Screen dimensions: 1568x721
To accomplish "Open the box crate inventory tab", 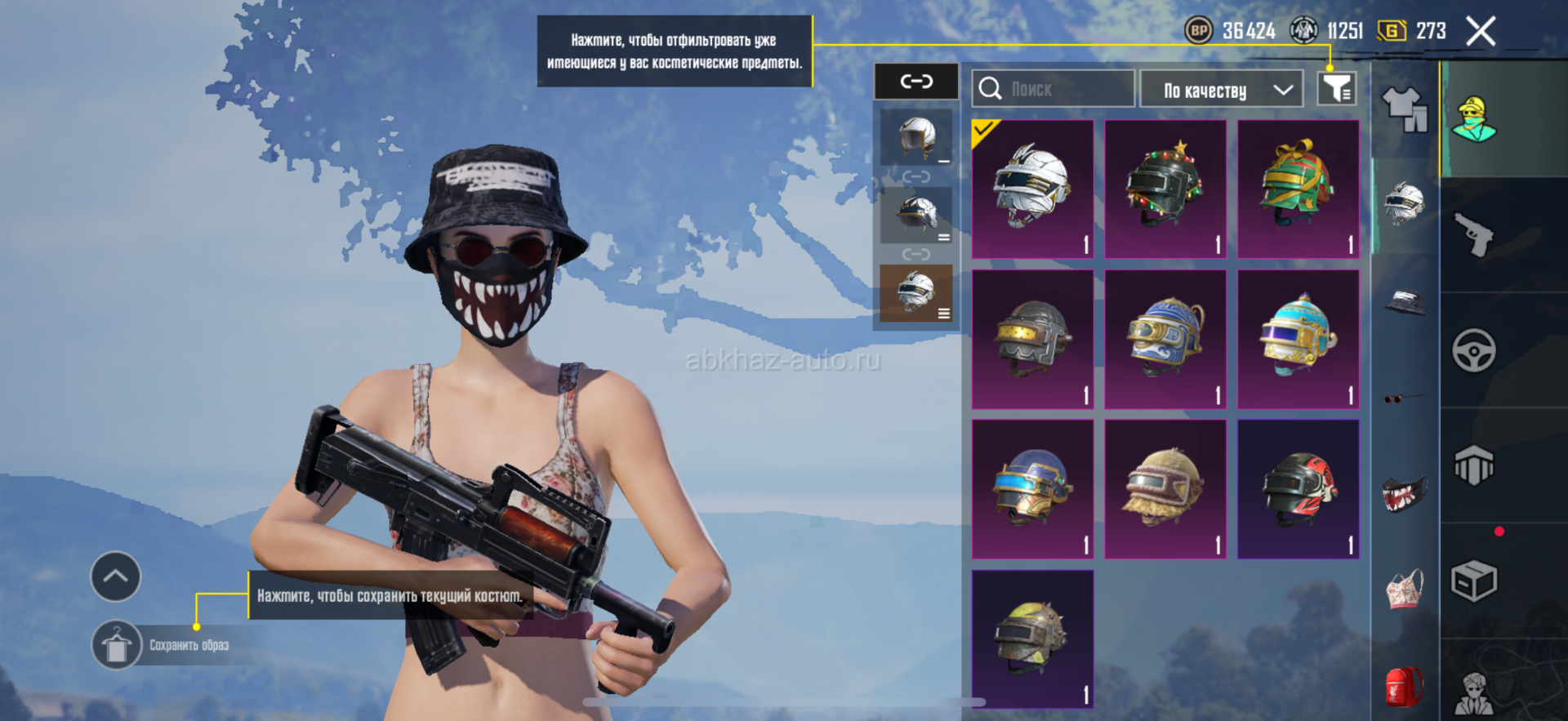I will [x=1474, y=581].
